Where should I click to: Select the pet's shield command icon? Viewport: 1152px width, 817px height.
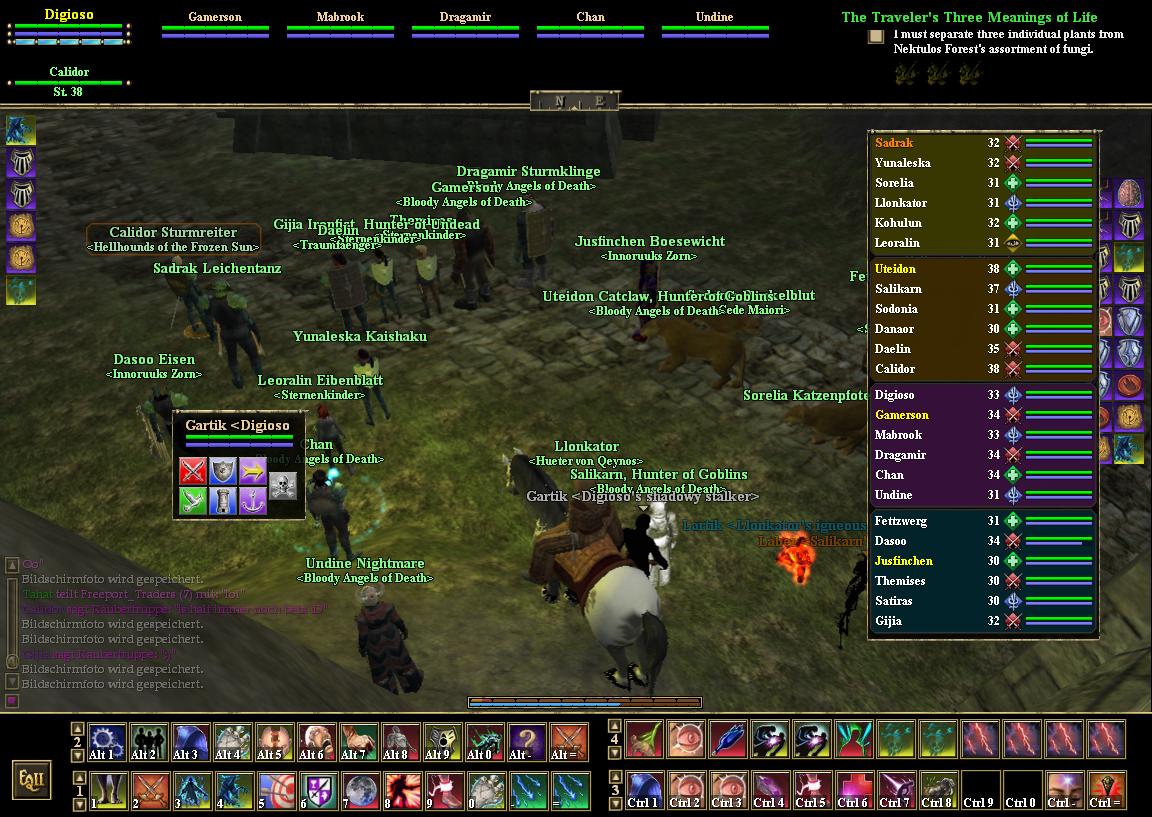223,471
